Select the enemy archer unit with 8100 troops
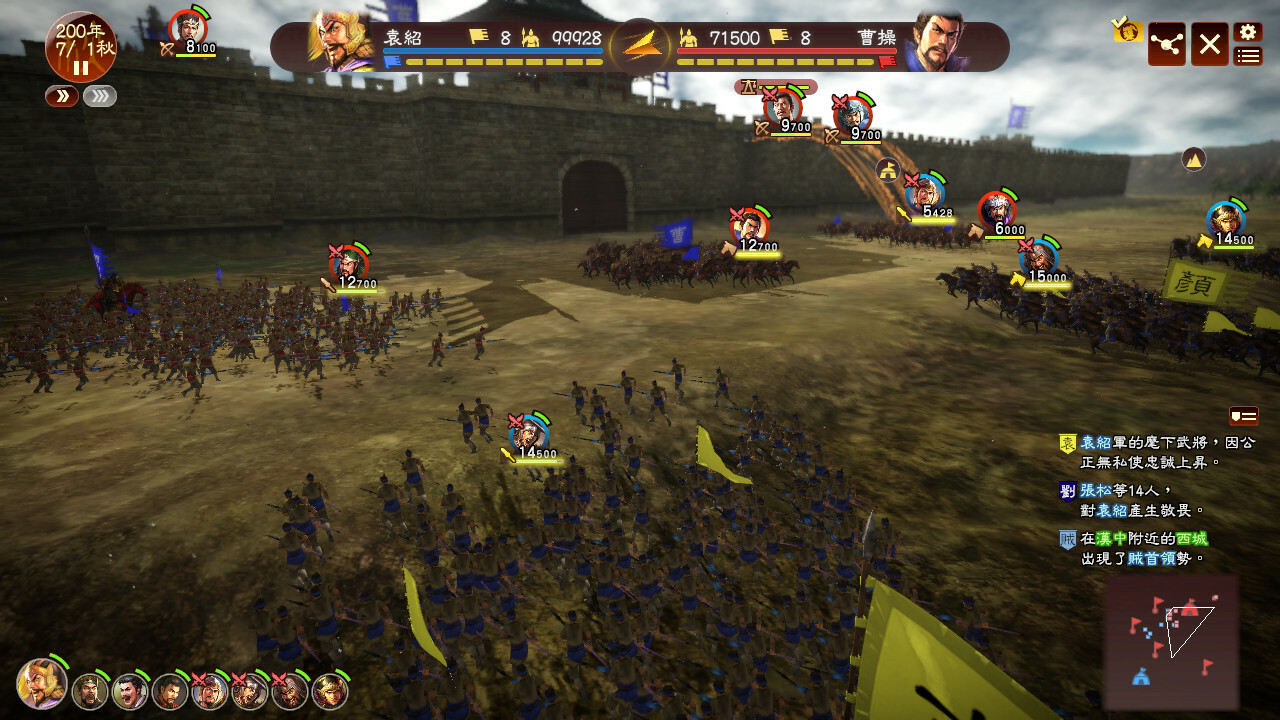The width and height of the screenshot is (1280, 720). 188,28
